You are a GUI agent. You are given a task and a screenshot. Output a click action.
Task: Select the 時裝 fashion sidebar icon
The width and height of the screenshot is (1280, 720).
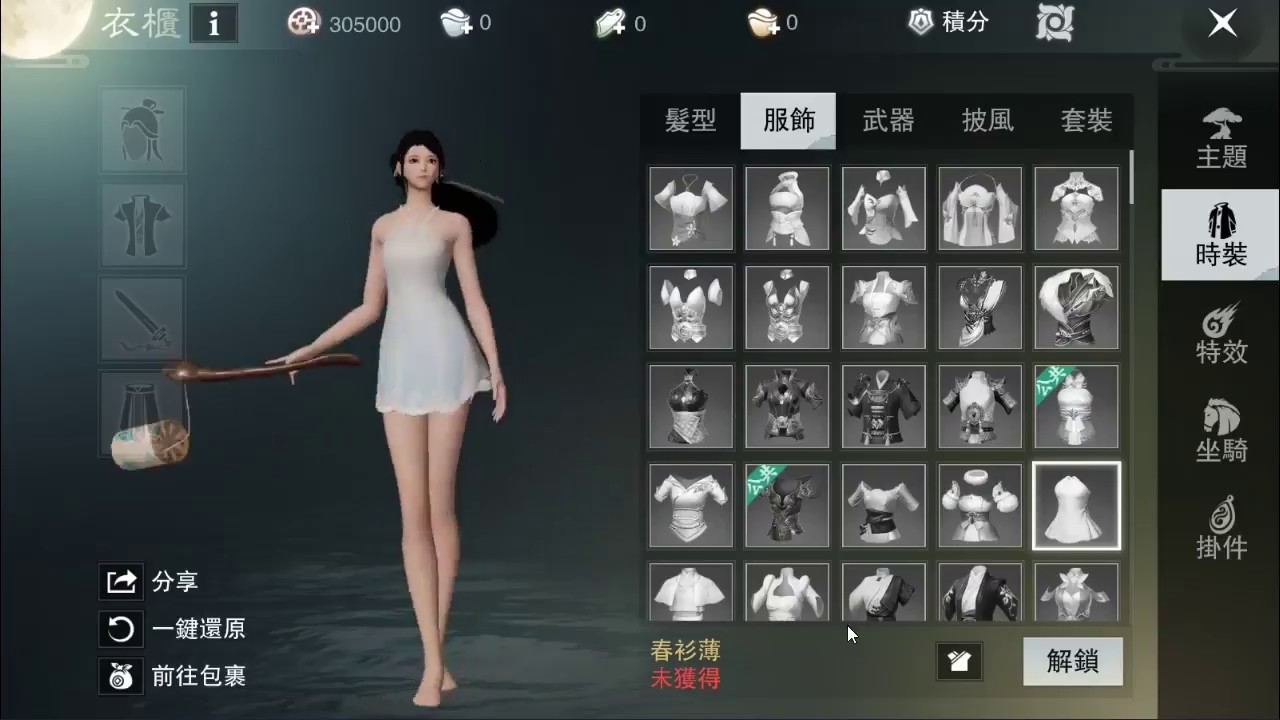coord(1219,235)
